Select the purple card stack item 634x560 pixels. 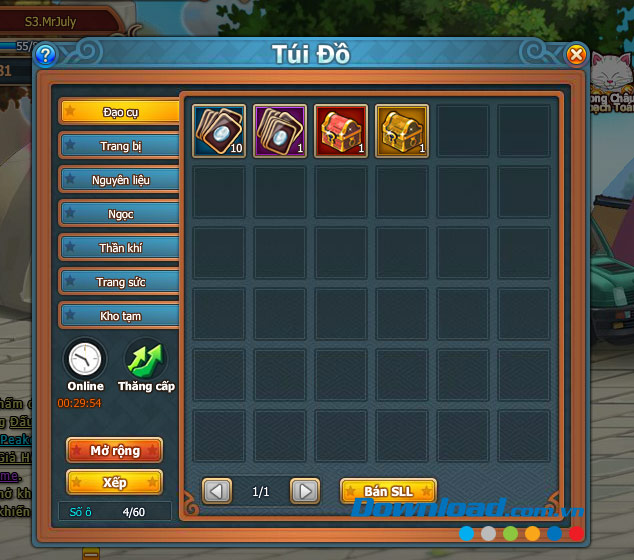[280, 131]
